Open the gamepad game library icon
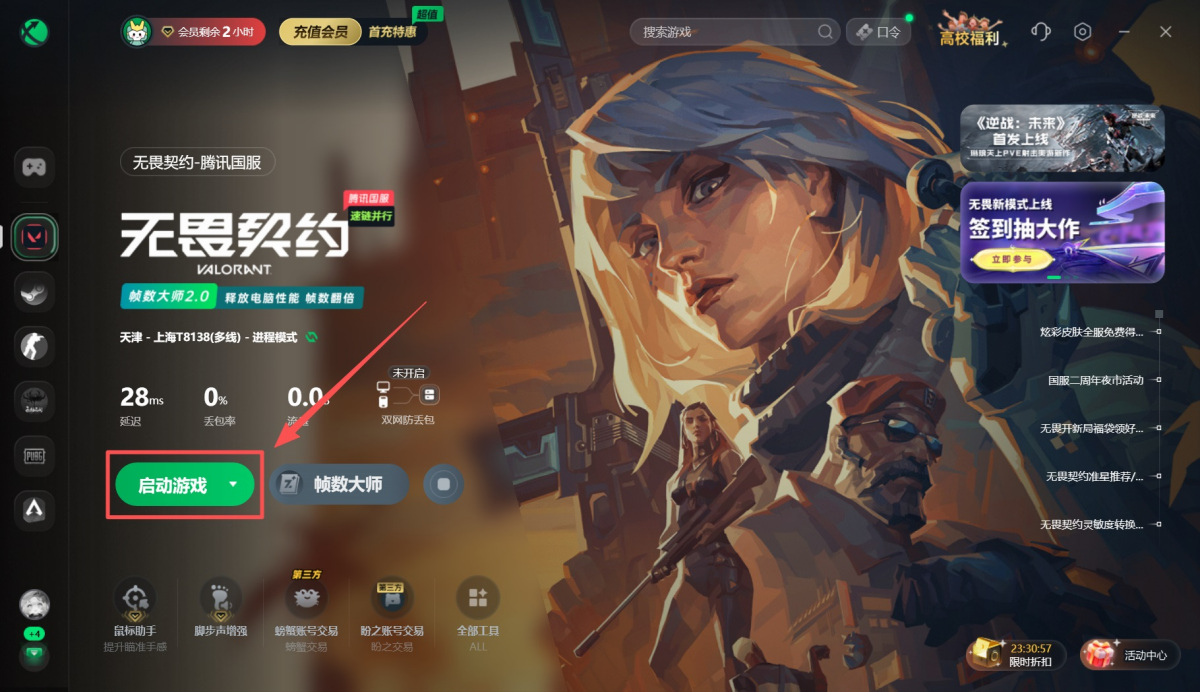The height and width of the screenshot is (692, 1200). click(34, 167)
